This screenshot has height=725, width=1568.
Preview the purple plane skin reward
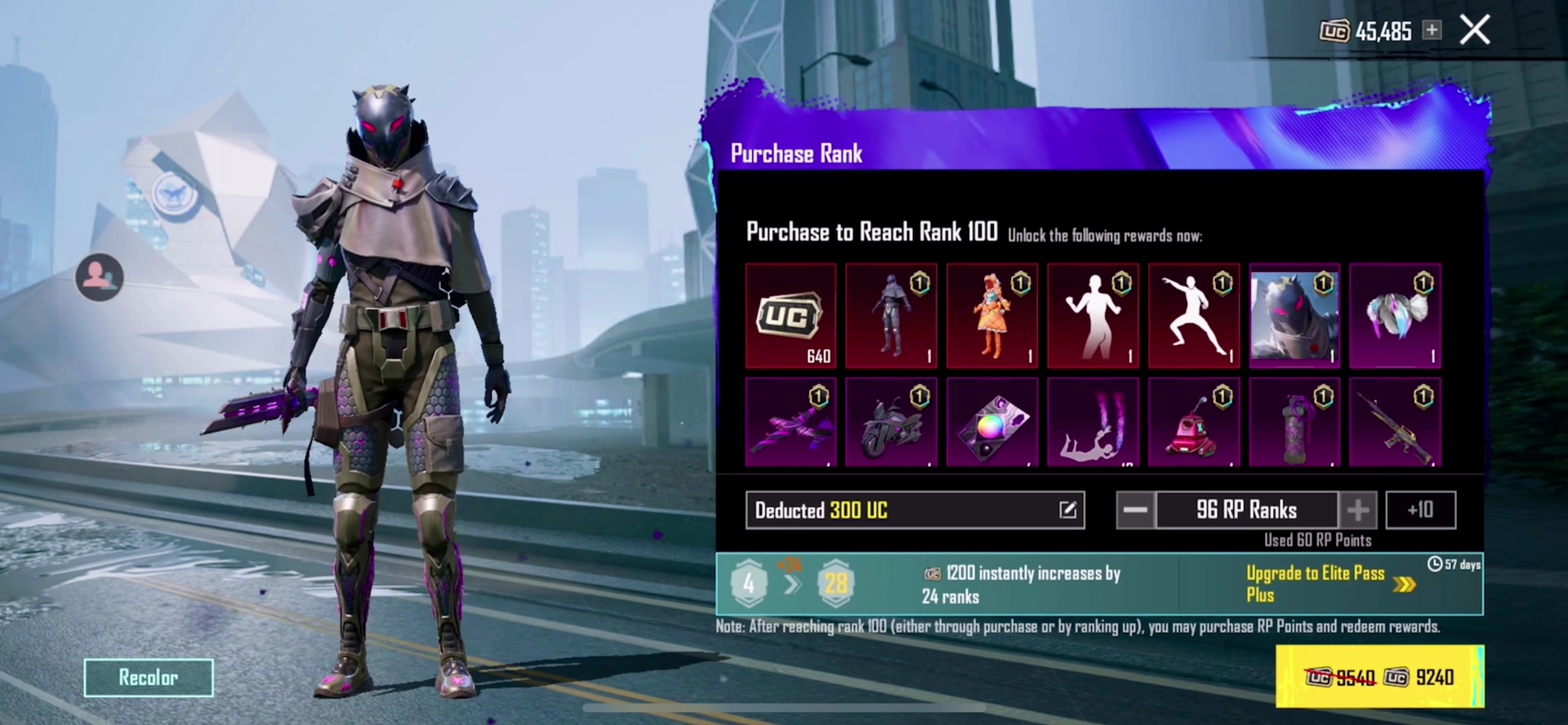791,422
